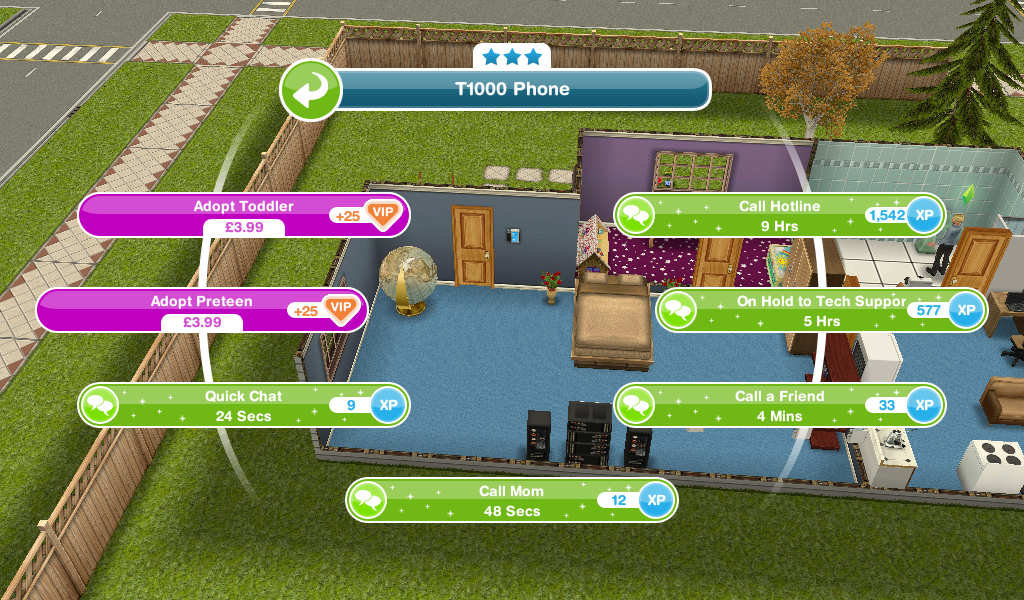
Task: Select the Adopt Preteen VIP option
Action: coord(201,310)
